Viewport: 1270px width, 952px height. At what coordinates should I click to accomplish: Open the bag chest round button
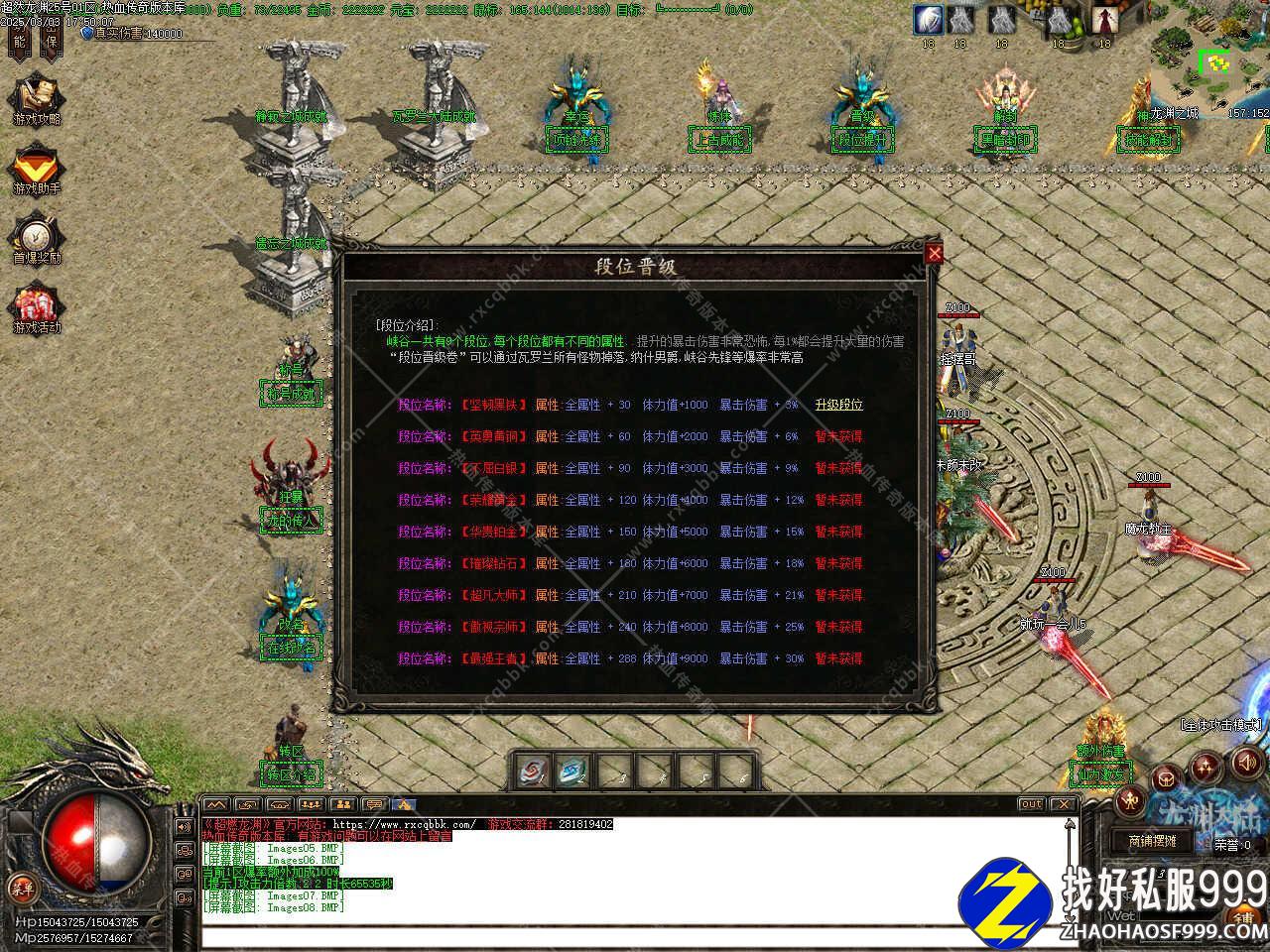tap(1168, 779)
